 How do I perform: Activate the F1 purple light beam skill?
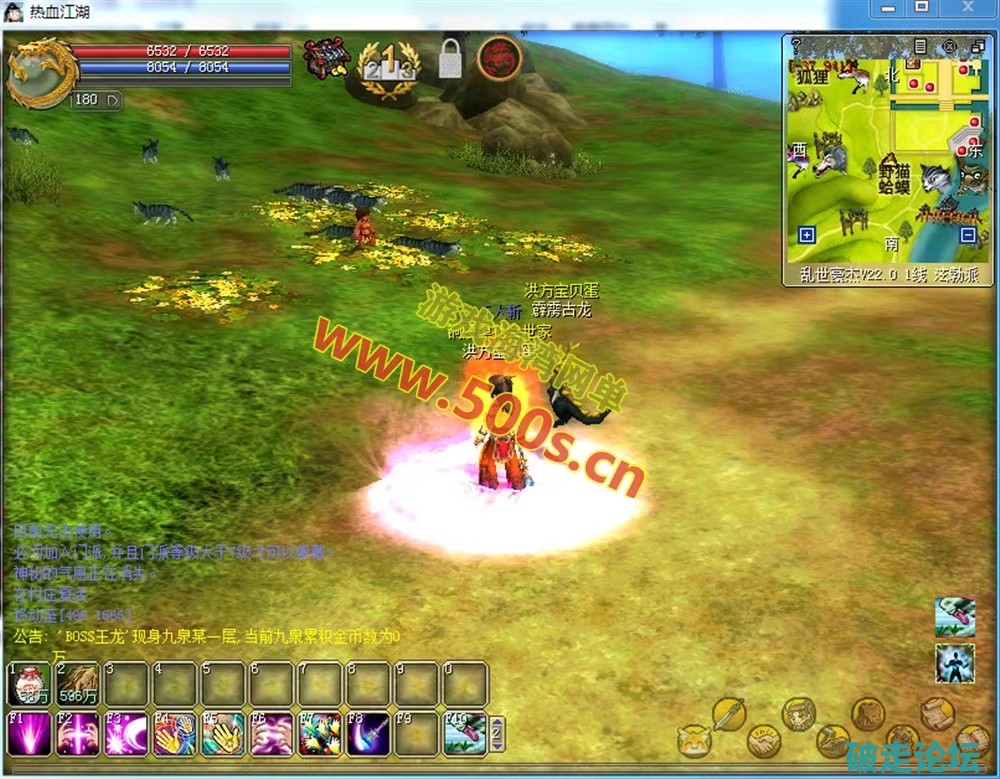tap(29, 734)
